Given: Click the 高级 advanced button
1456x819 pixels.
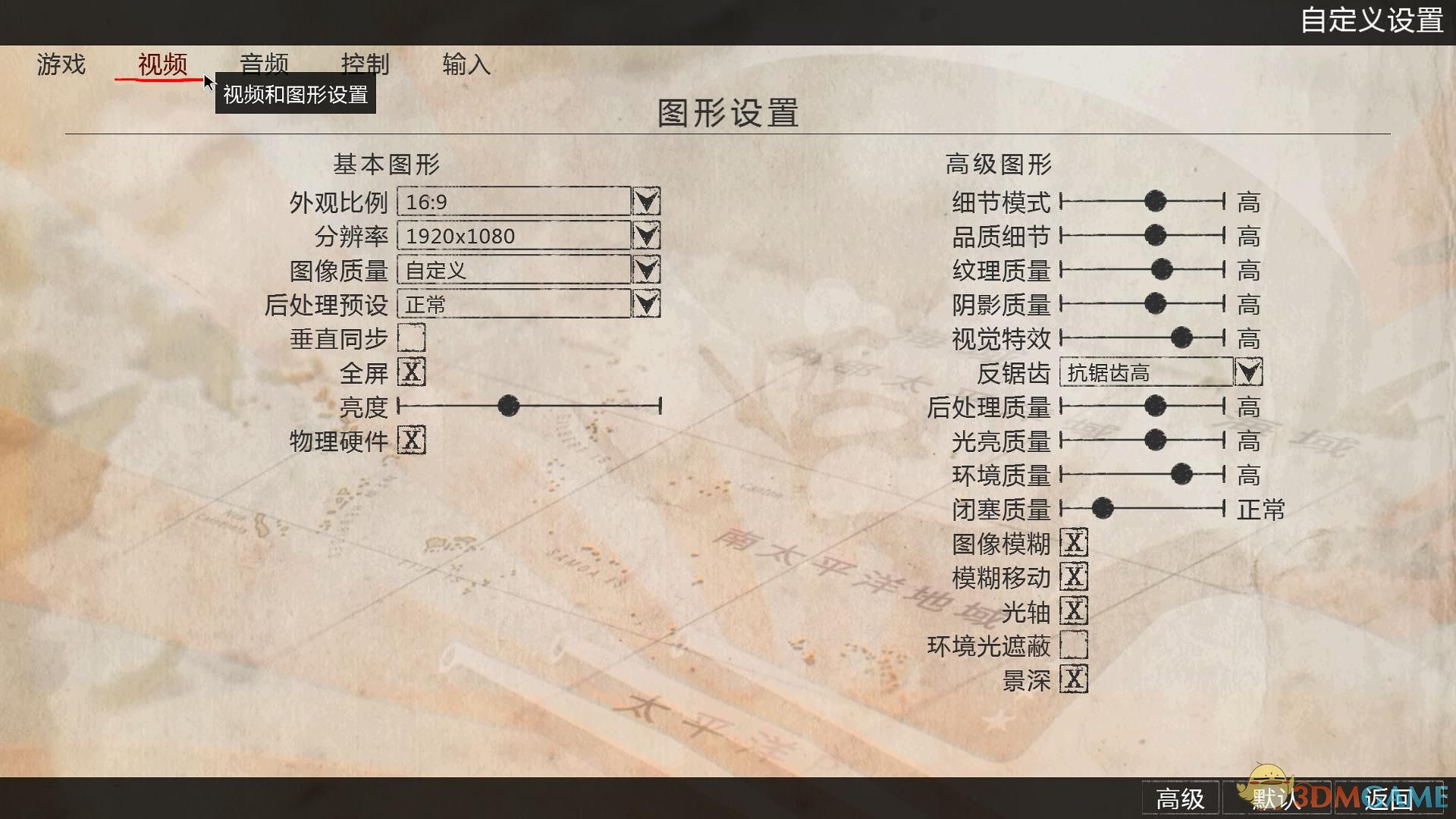Looking at the screenshot, I should point(1180,799).
